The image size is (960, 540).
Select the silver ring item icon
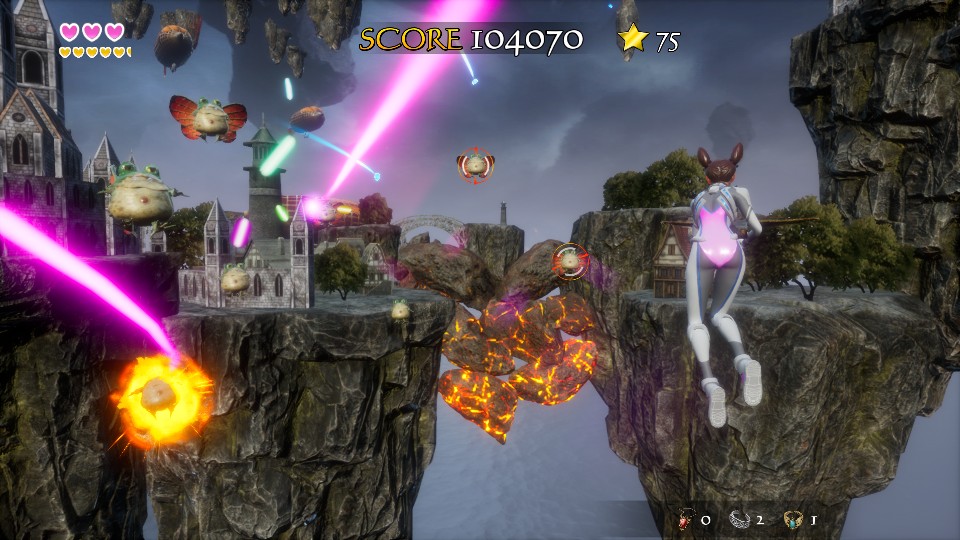(x=739, y=519)
